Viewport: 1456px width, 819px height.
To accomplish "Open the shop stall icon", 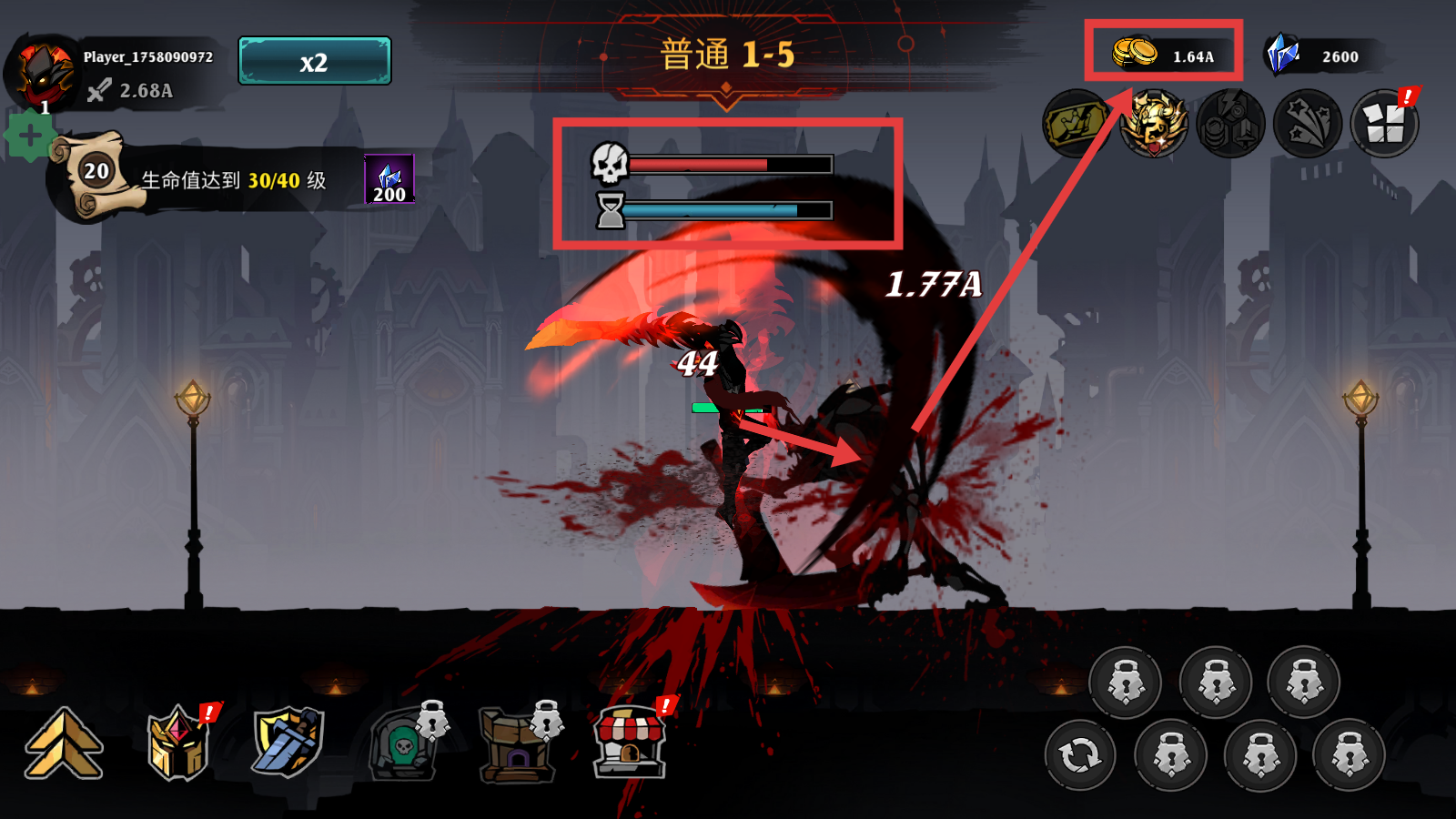I will [630, 743].
